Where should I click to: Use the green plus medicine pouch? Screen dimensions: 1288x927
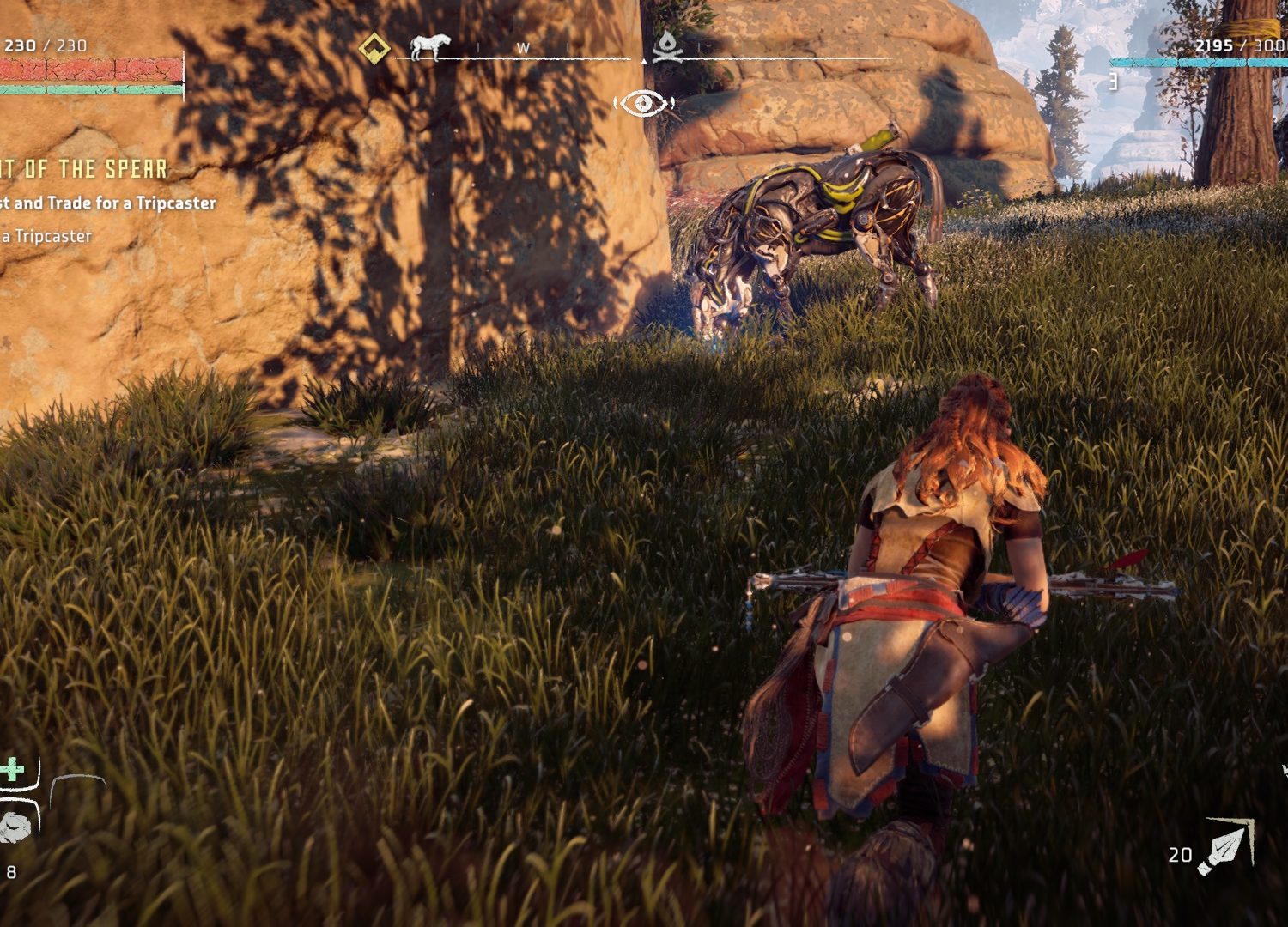pos(13,769)
